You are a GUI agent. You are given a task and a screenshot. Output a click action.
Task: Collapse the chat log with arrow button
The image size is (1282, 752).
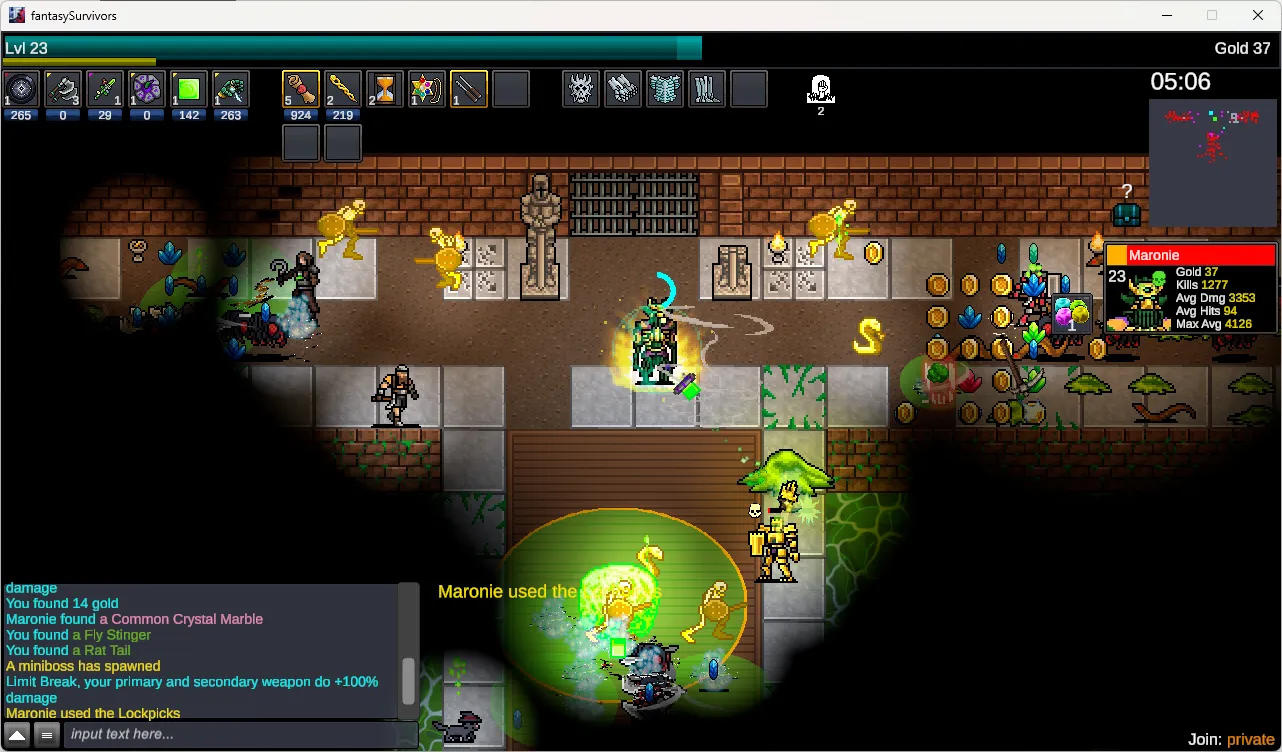tap(17, 735)
